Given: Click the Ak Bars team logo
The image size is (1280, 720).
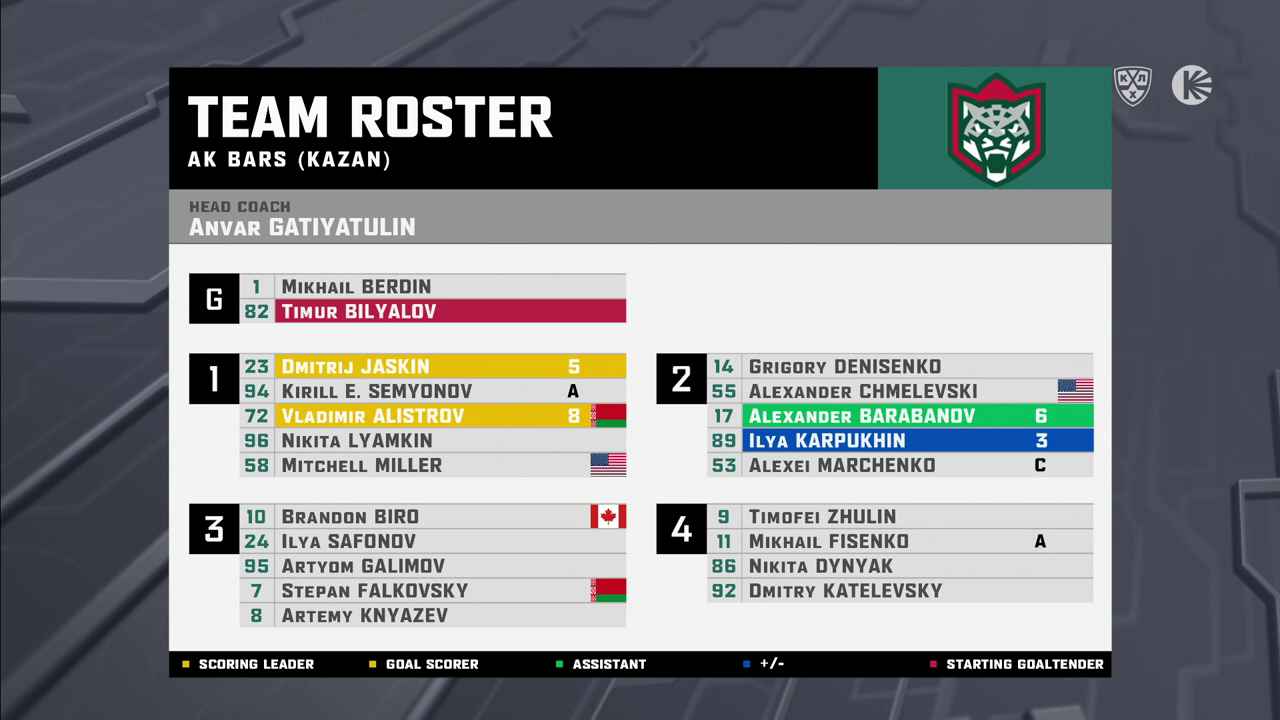Looking at the screenshot, I should point(995,129).
